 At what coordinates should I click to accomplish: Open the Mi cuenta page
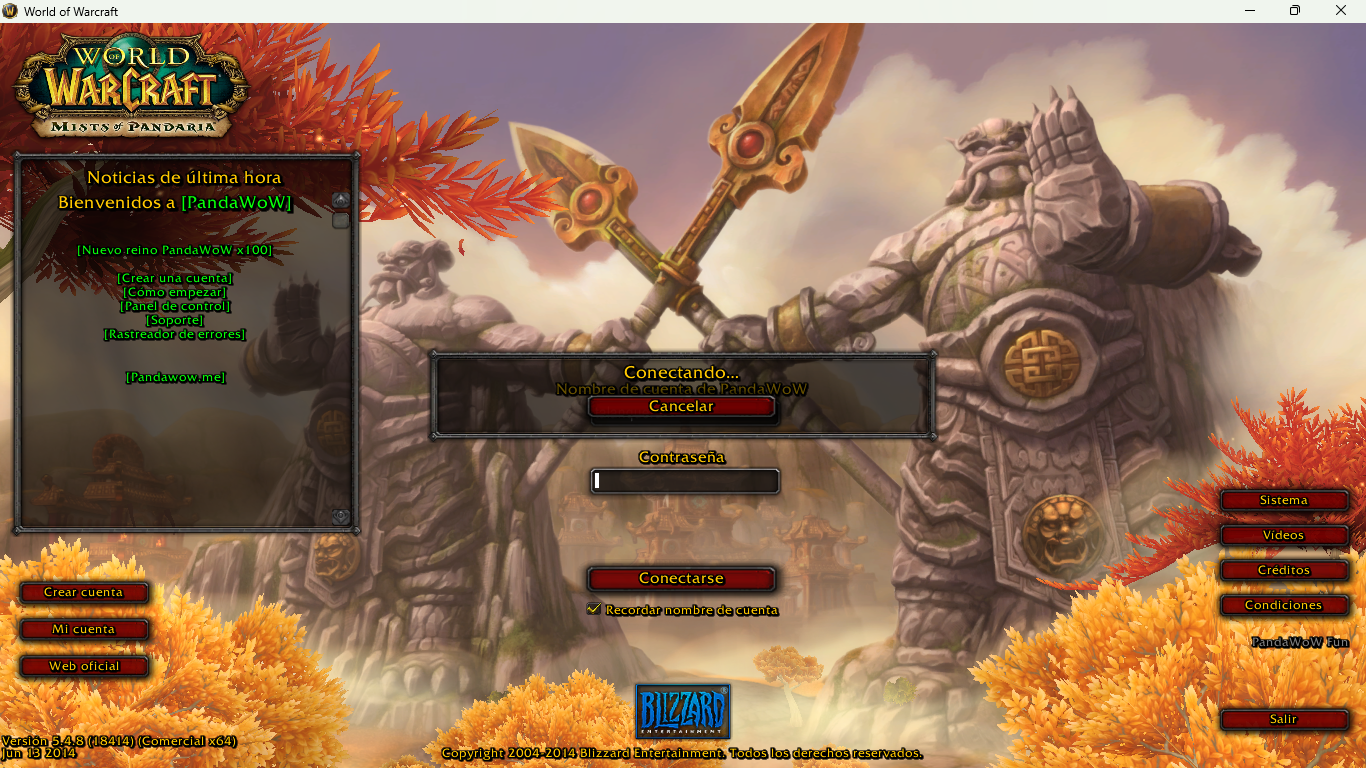click(84, 629)
